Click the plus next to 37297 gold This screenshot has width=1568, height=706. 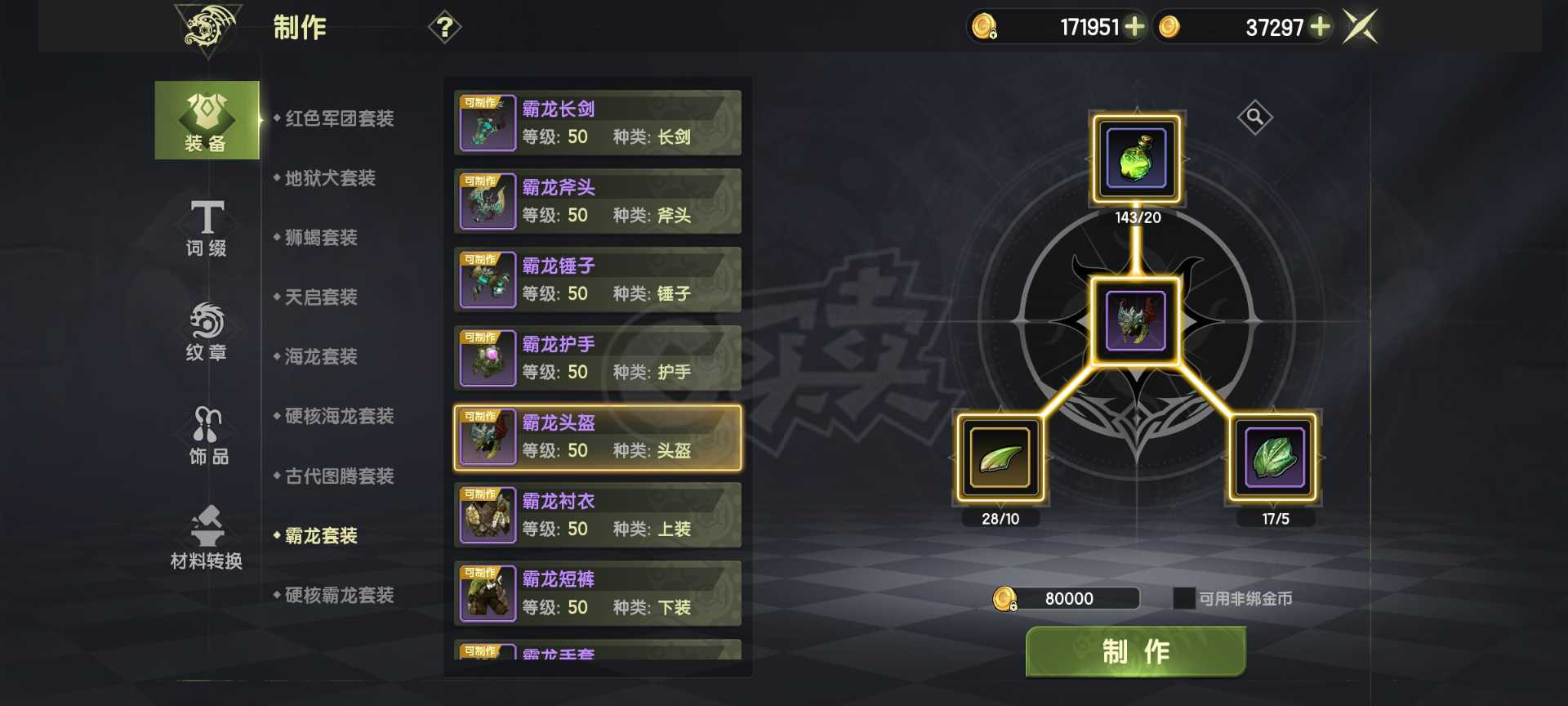click(x=1317, y=27)
